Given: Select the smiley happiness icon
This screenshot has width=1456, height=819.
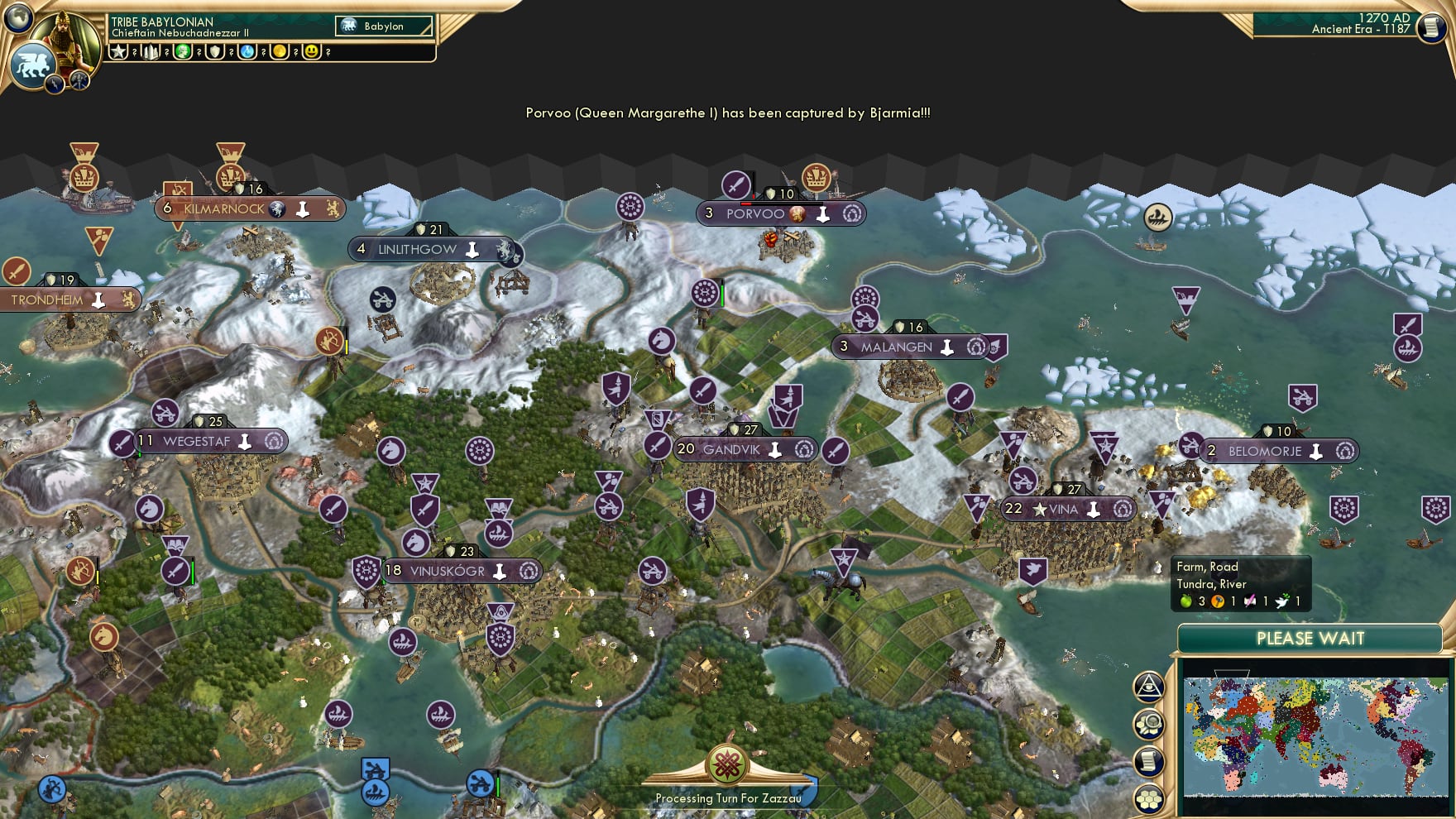Looking at the screenshot, I should tap(311, 52).
